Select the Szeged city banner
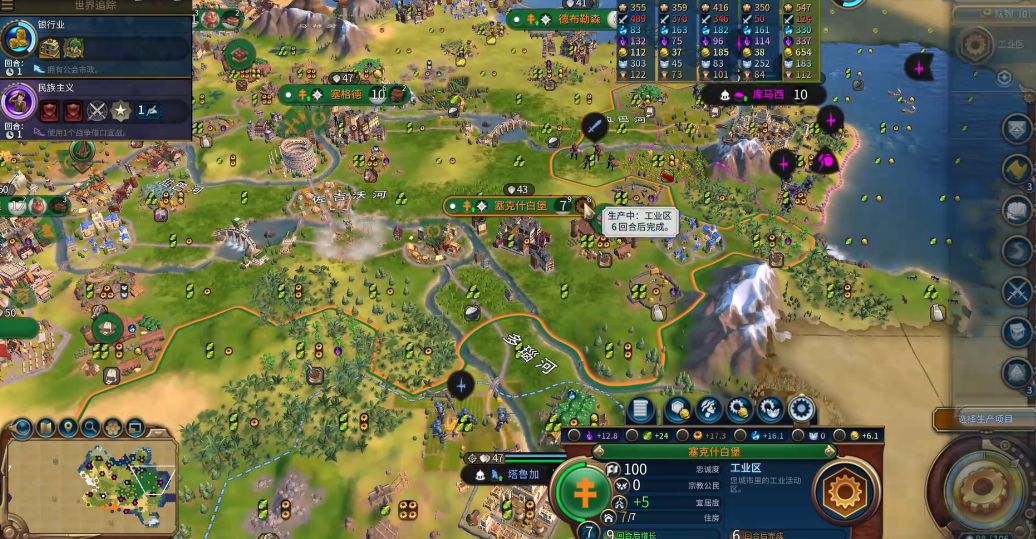Screen dimensions: 1036x539 (342, 95)
